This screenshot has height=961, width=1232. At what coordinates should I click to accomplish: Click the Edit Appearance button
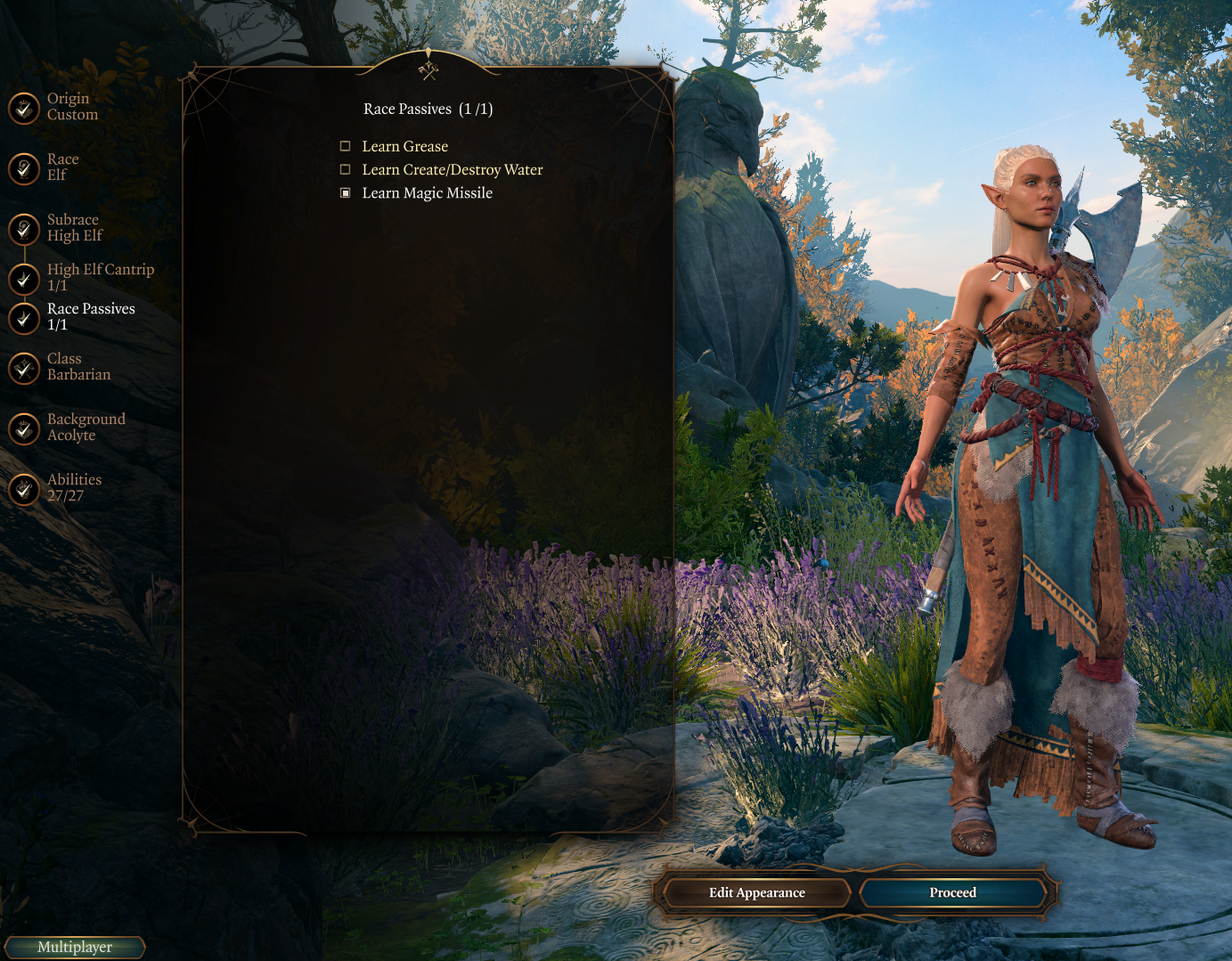tap(756, 892)
